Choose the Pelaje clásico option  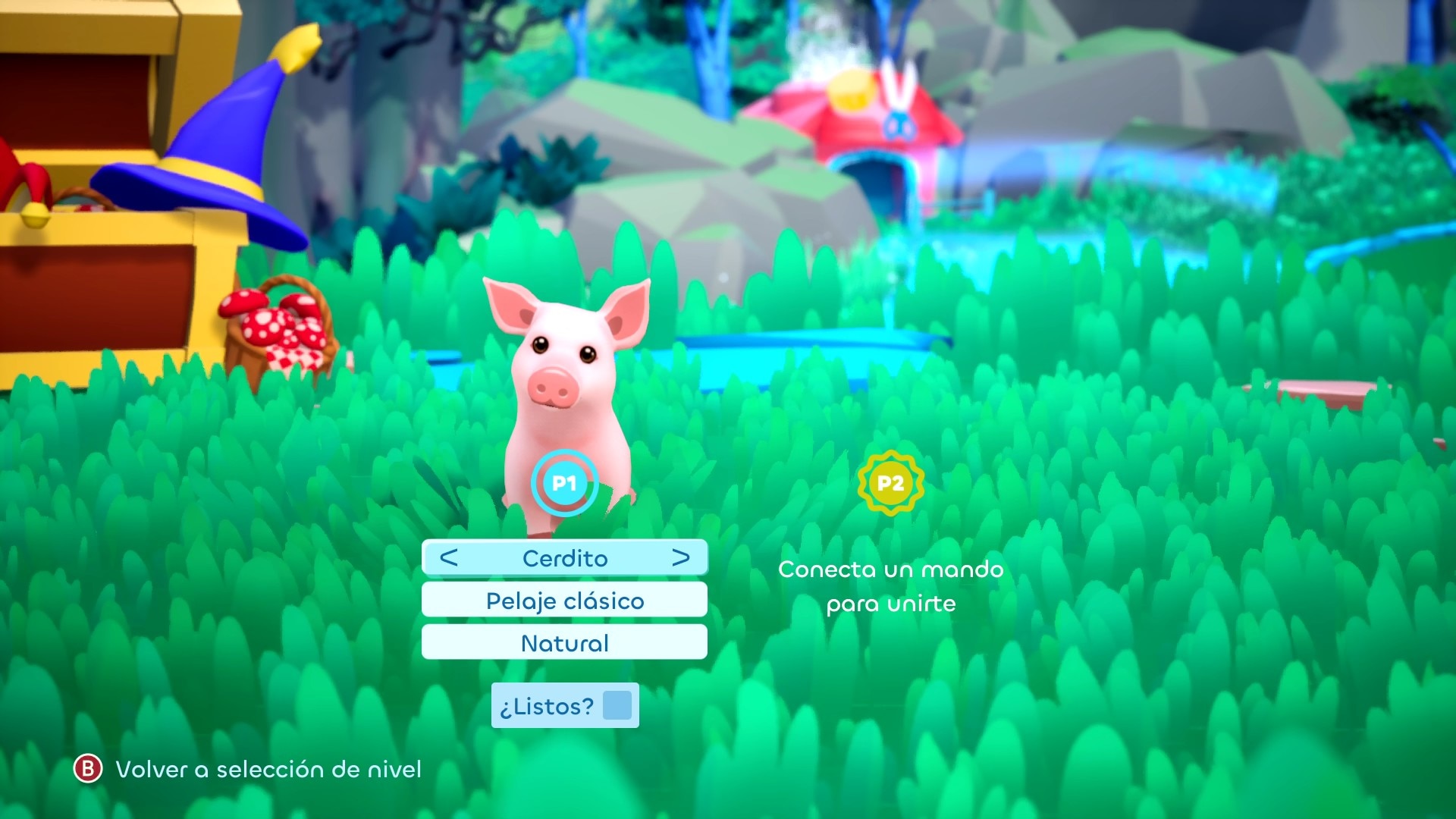pos(564,601)
